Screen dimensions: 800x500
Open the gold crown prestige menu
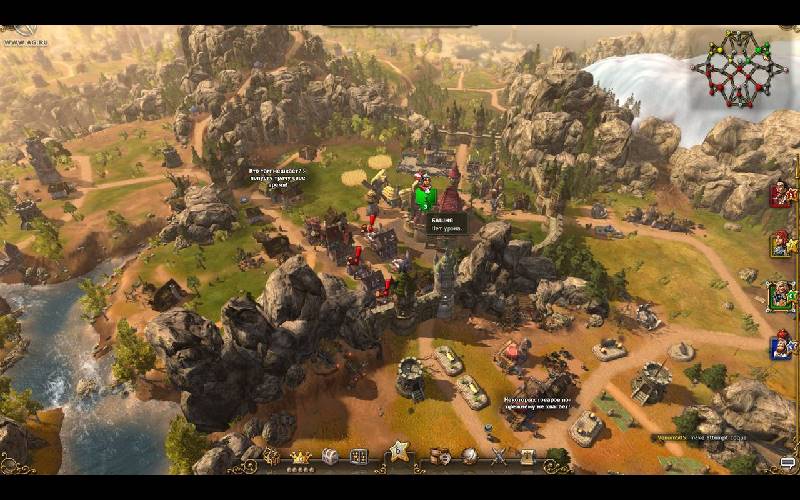click(300, 458)
